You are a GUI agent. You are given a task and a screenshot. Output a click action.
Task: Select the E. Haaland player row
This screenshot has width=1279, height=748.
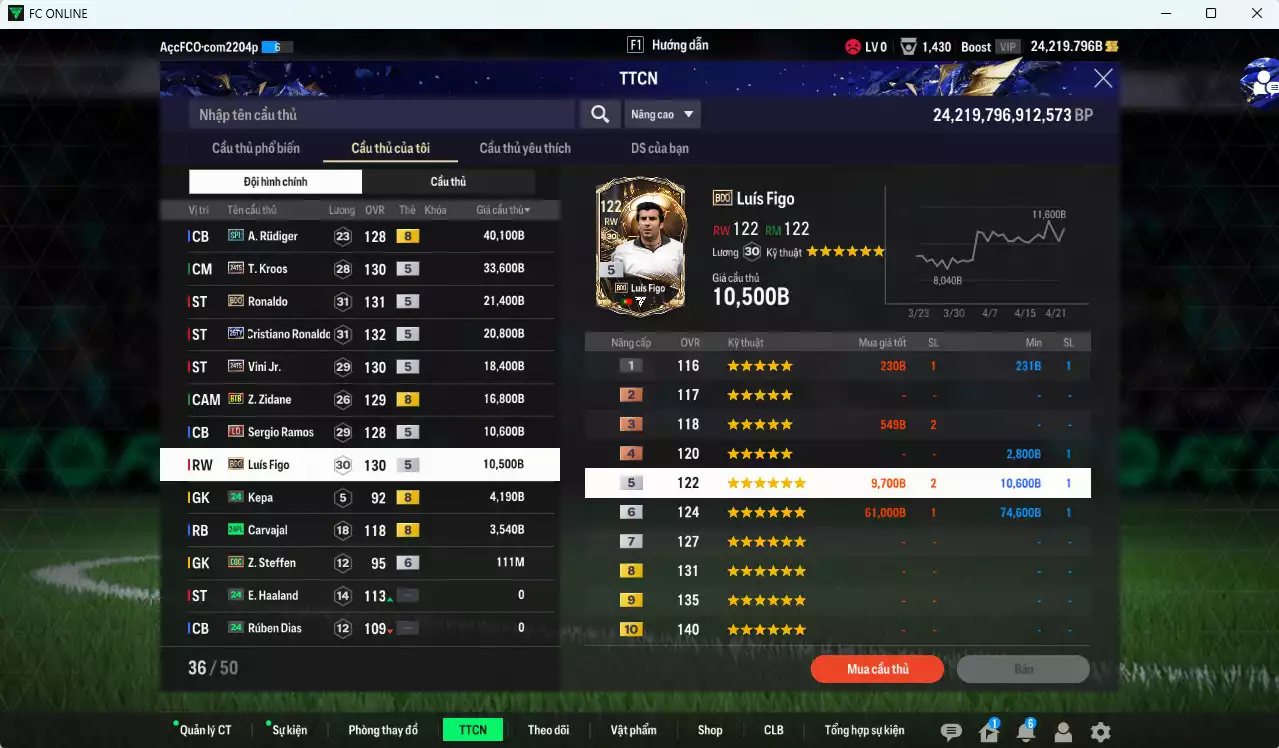tap(360, 595)
